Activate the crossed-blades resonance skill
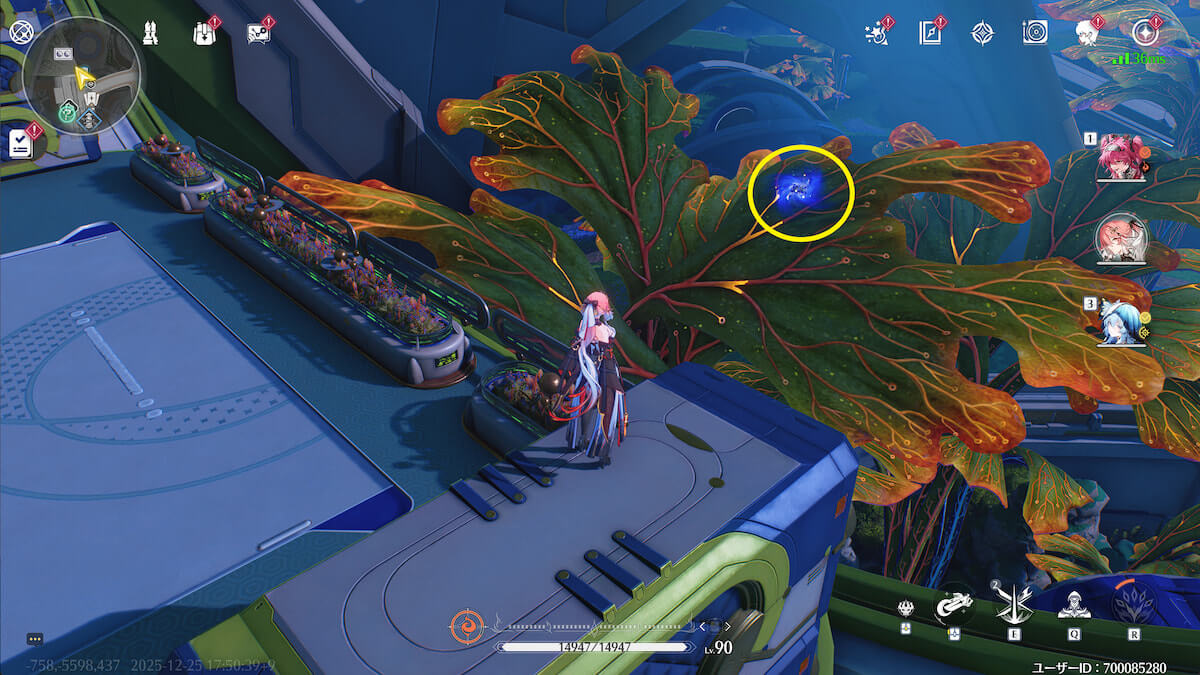The image size is (1200, 675). tap(1013, 604)
